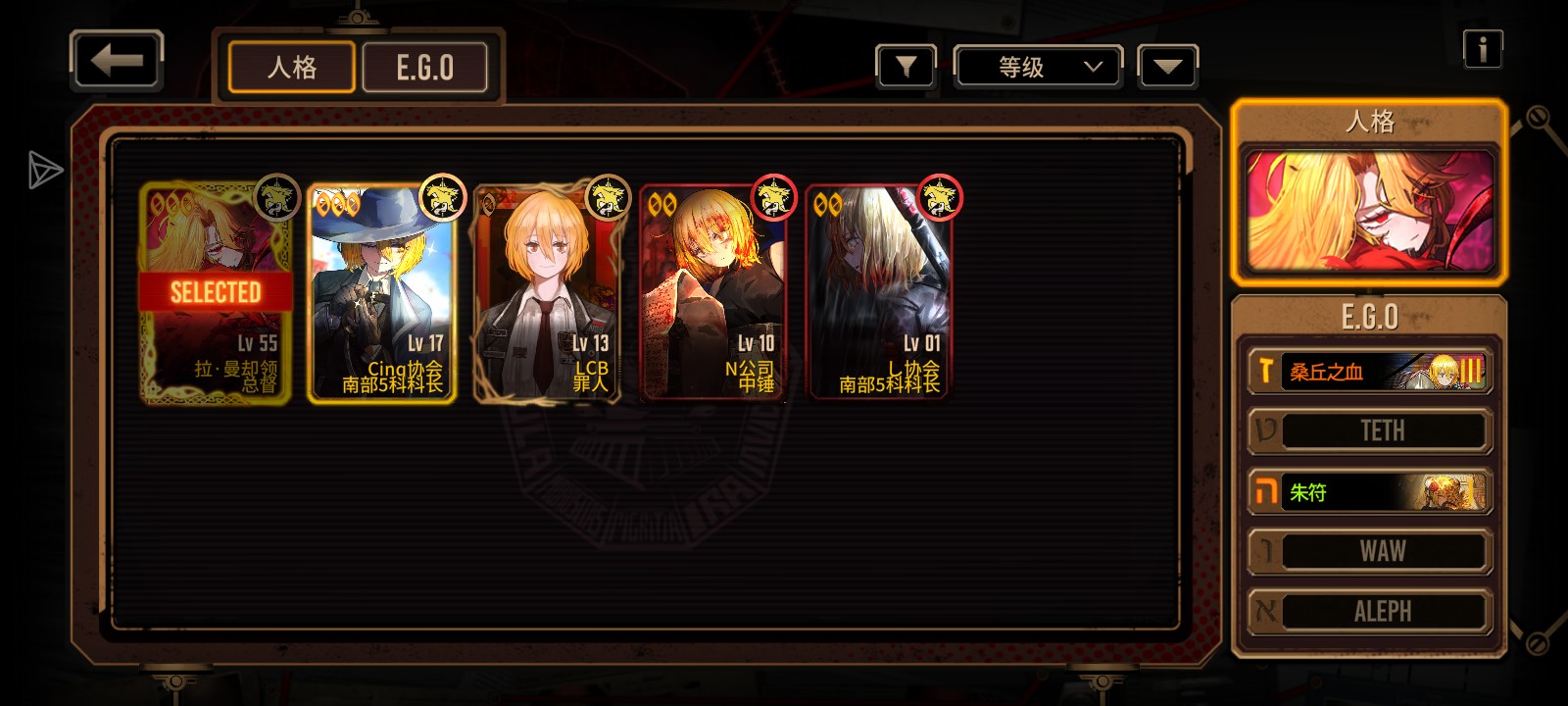Click the paper-plane arrow icon at left edge
The image size is (1568, 706).
(x=44, y=170)
